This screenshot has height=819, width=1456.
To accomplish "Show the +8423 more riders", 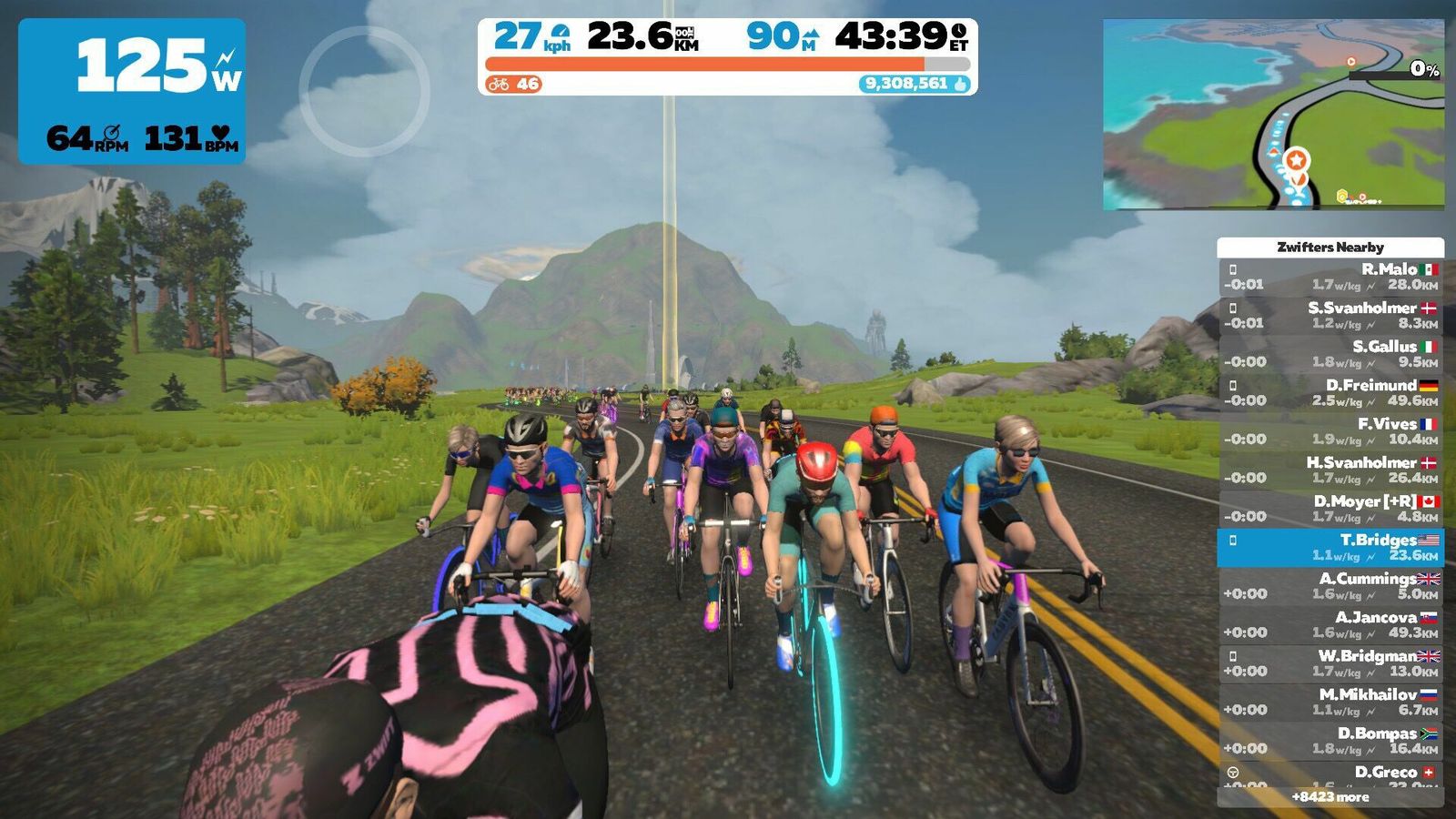I will coord(1330,797).
